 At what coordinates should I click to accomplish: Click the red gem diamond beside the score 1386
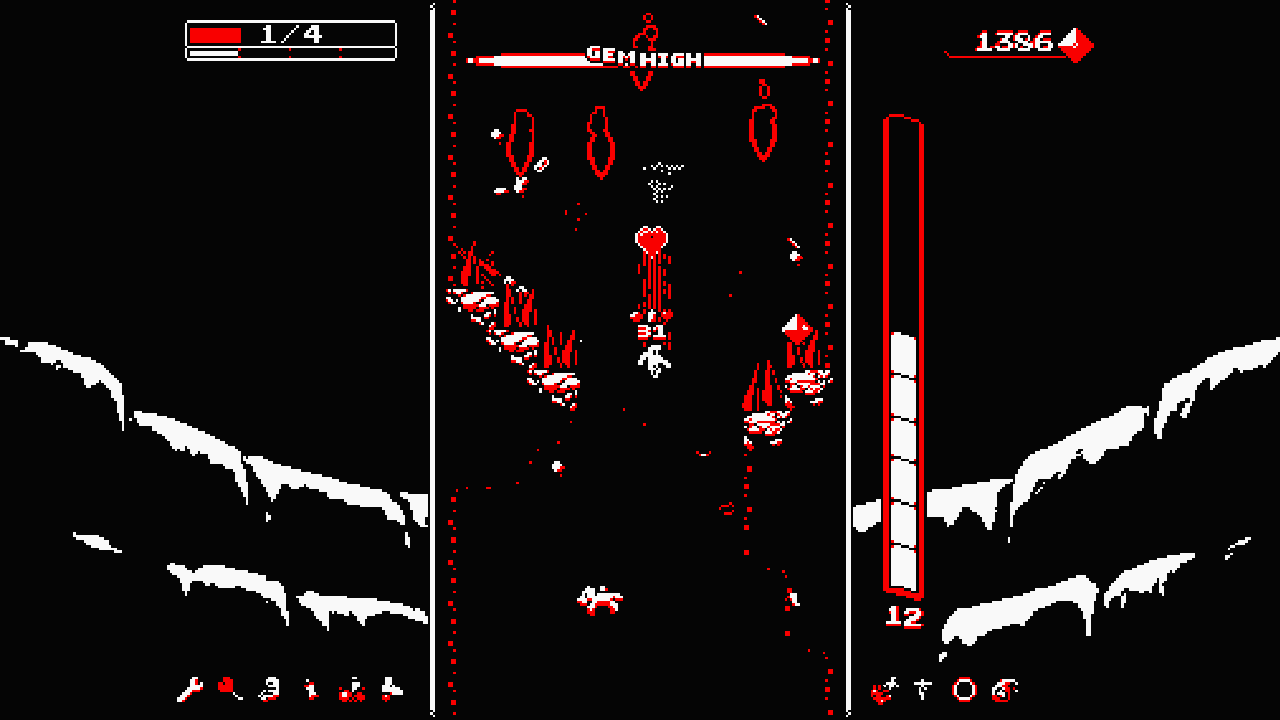pos(1077,42)
